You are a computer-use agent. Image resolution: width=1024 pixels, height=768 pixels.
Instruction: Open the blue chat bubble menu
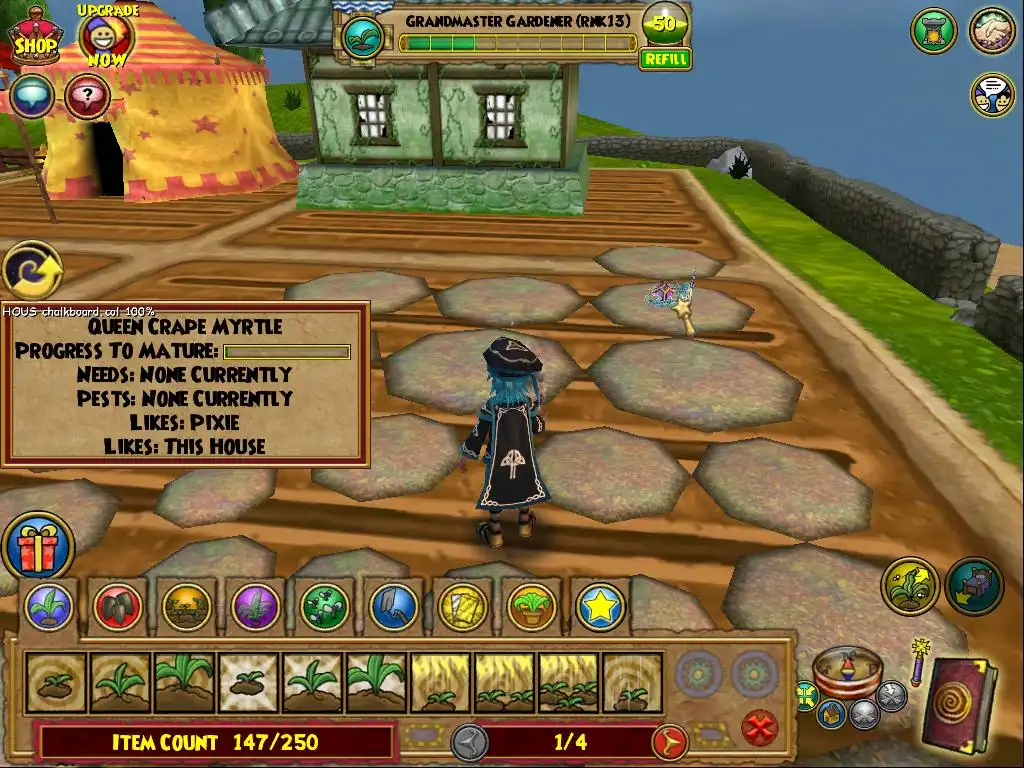click(33, 96)
